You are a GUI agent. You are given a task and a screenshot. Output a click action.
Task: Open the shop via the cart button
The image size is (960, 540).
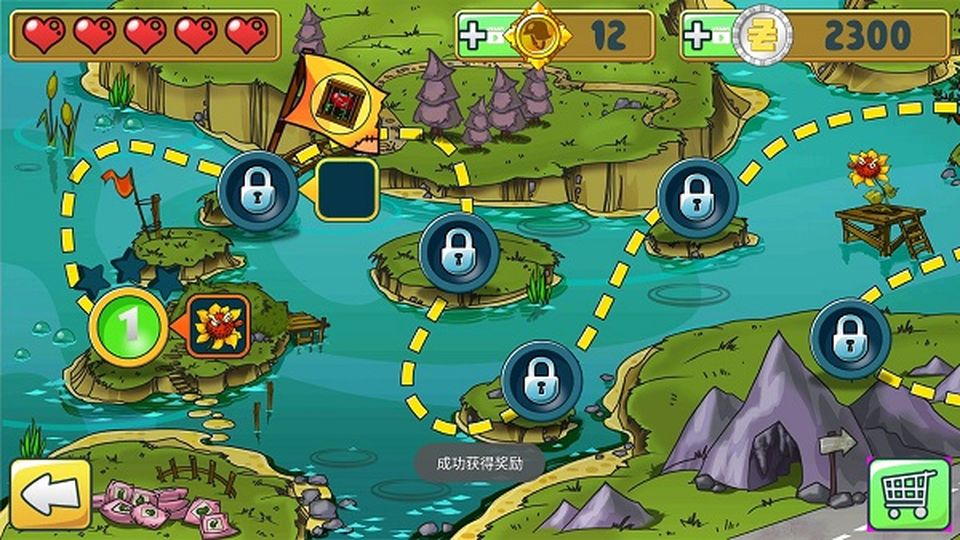click(909, 494)
